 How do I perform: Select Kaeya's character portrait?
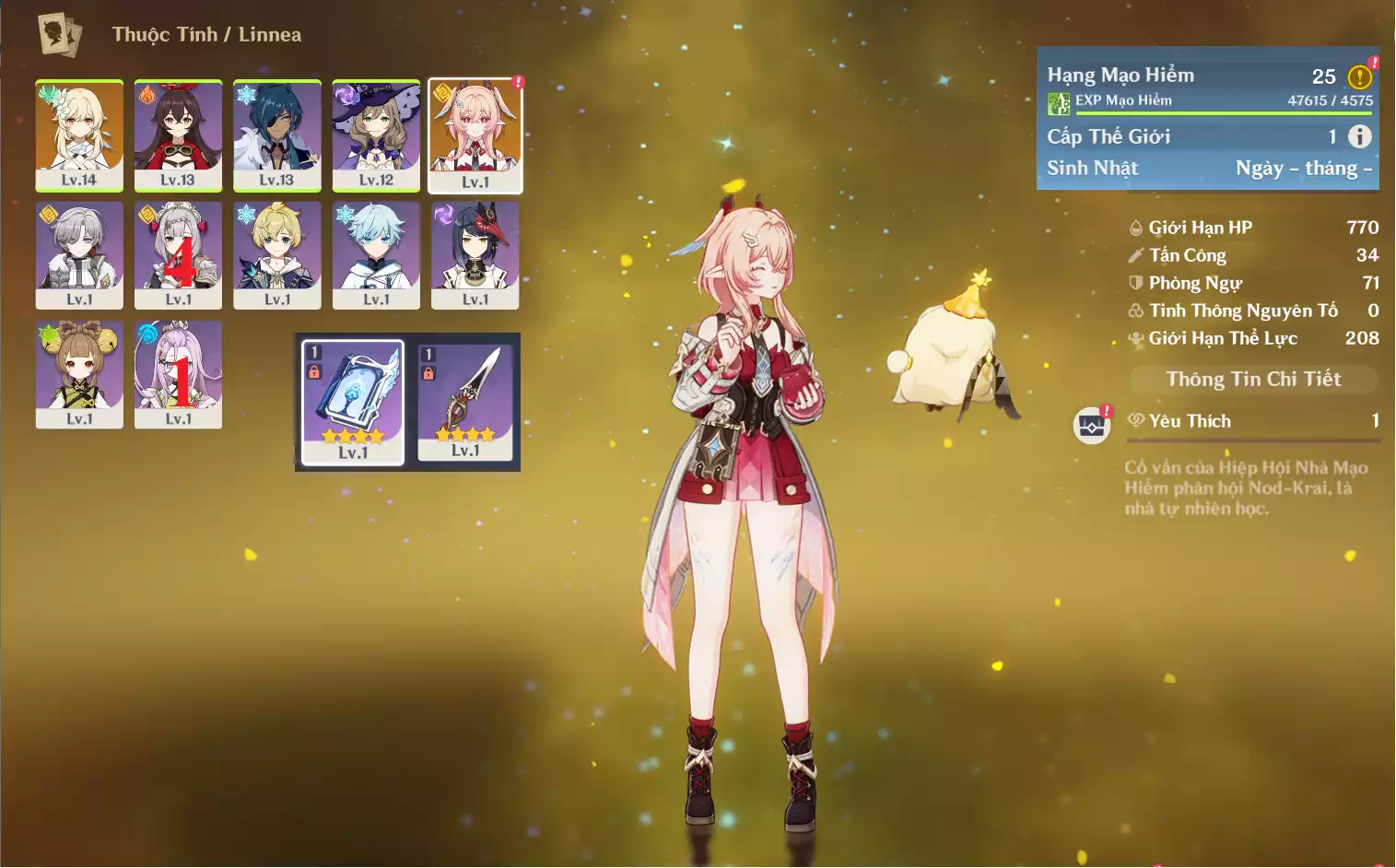(276, 135)
